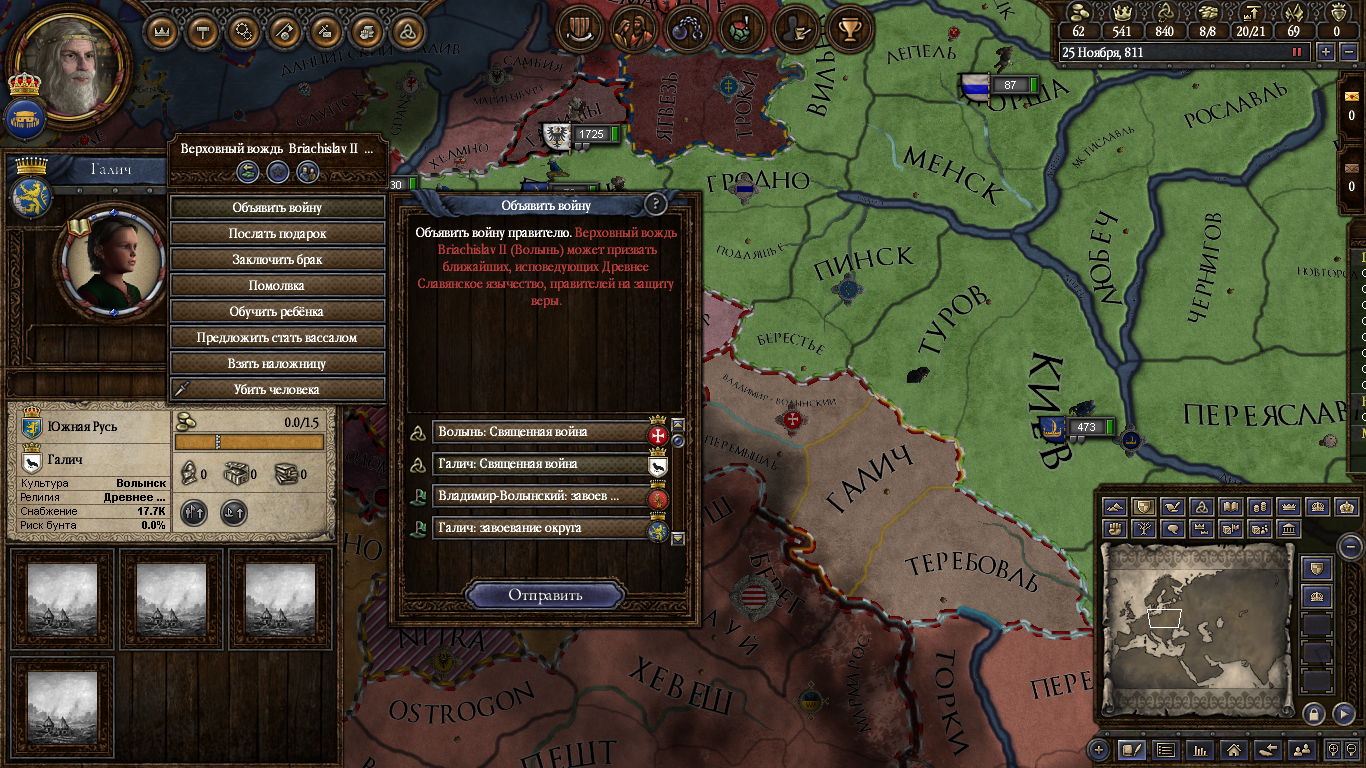Send the war declaration with 'Отправить'
The height and width of the screenshot is (768, 1366).
[545, 595]
